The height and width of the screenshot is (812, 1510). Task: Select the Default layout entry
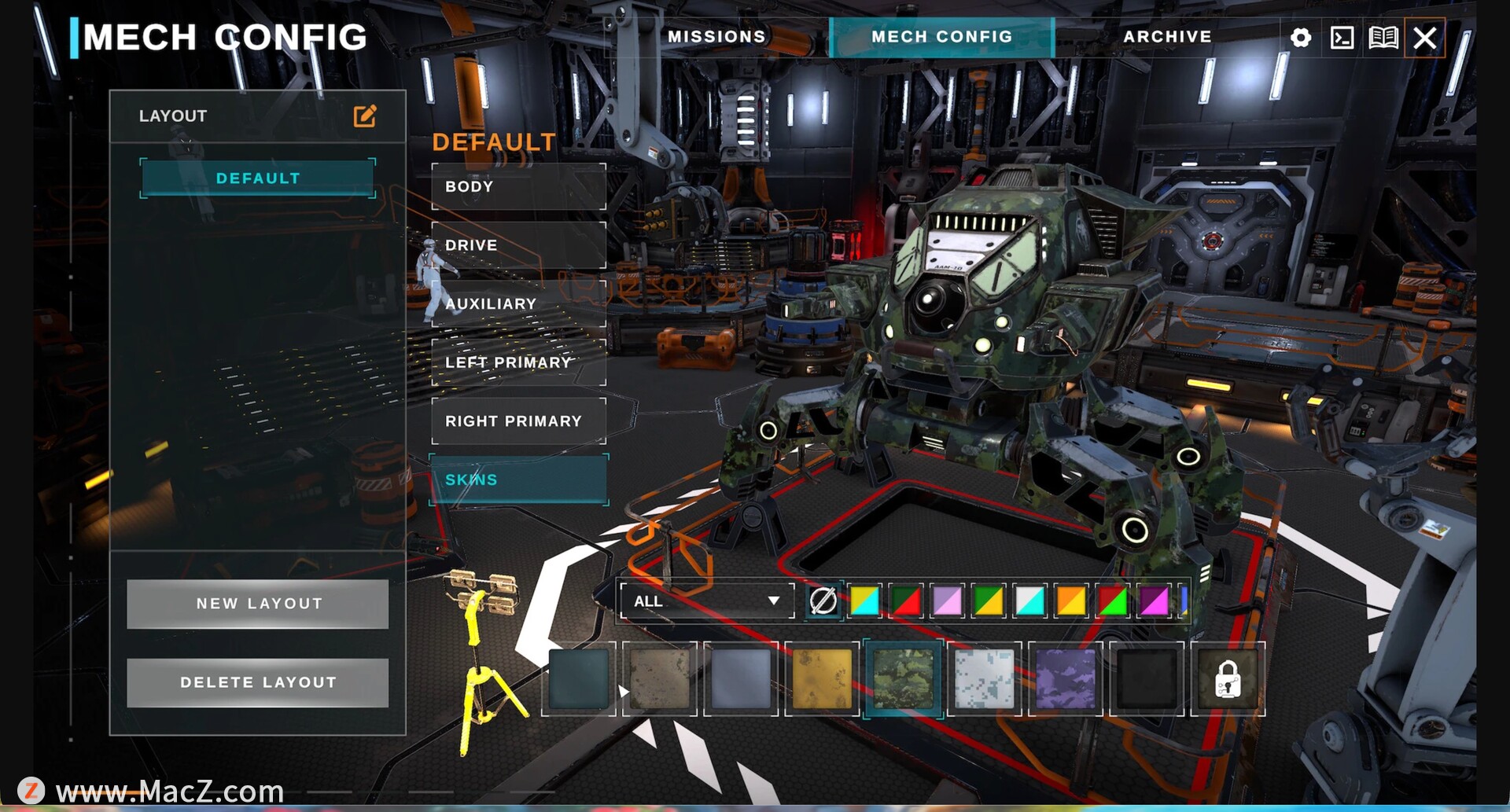coord(258,178)
